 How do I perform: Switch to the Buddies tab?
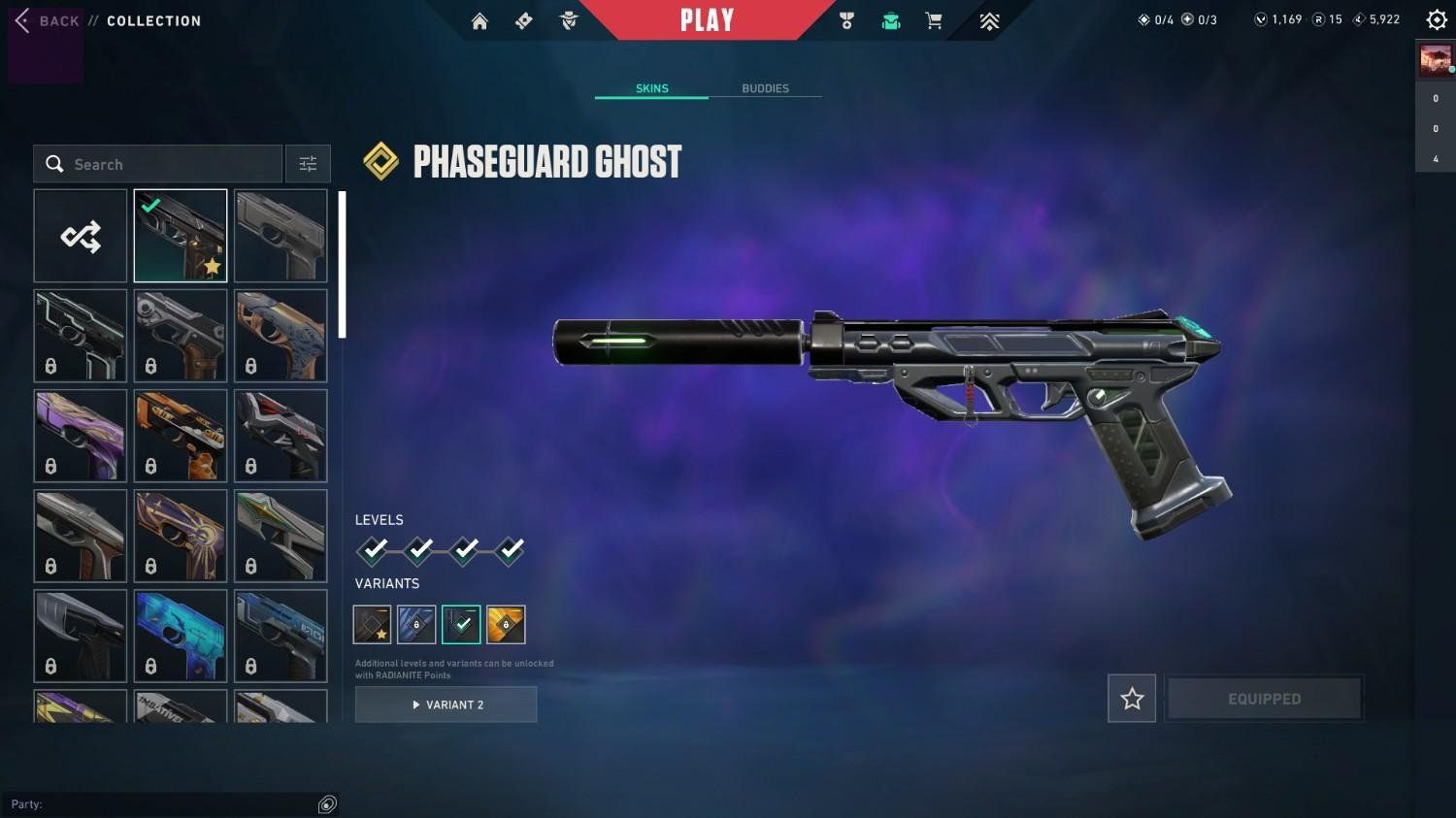point(765,88)
